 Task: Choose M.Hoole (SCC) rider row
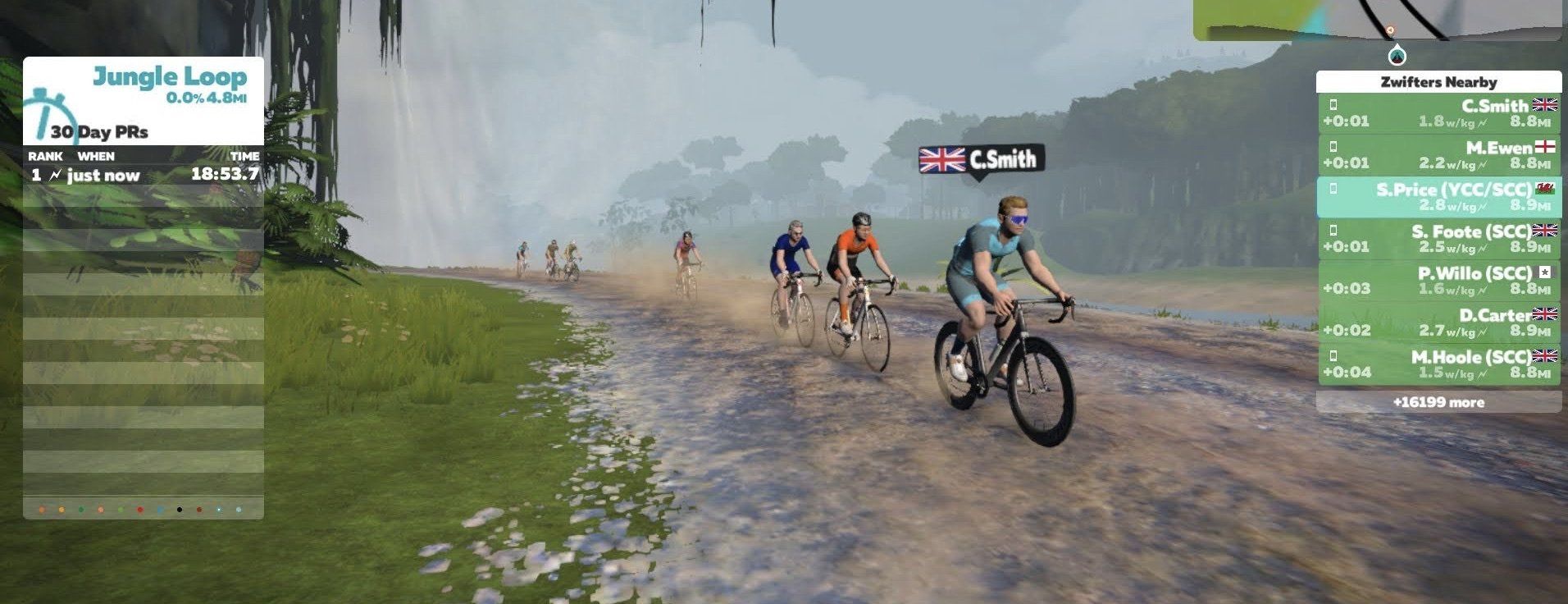[1438, 364]
